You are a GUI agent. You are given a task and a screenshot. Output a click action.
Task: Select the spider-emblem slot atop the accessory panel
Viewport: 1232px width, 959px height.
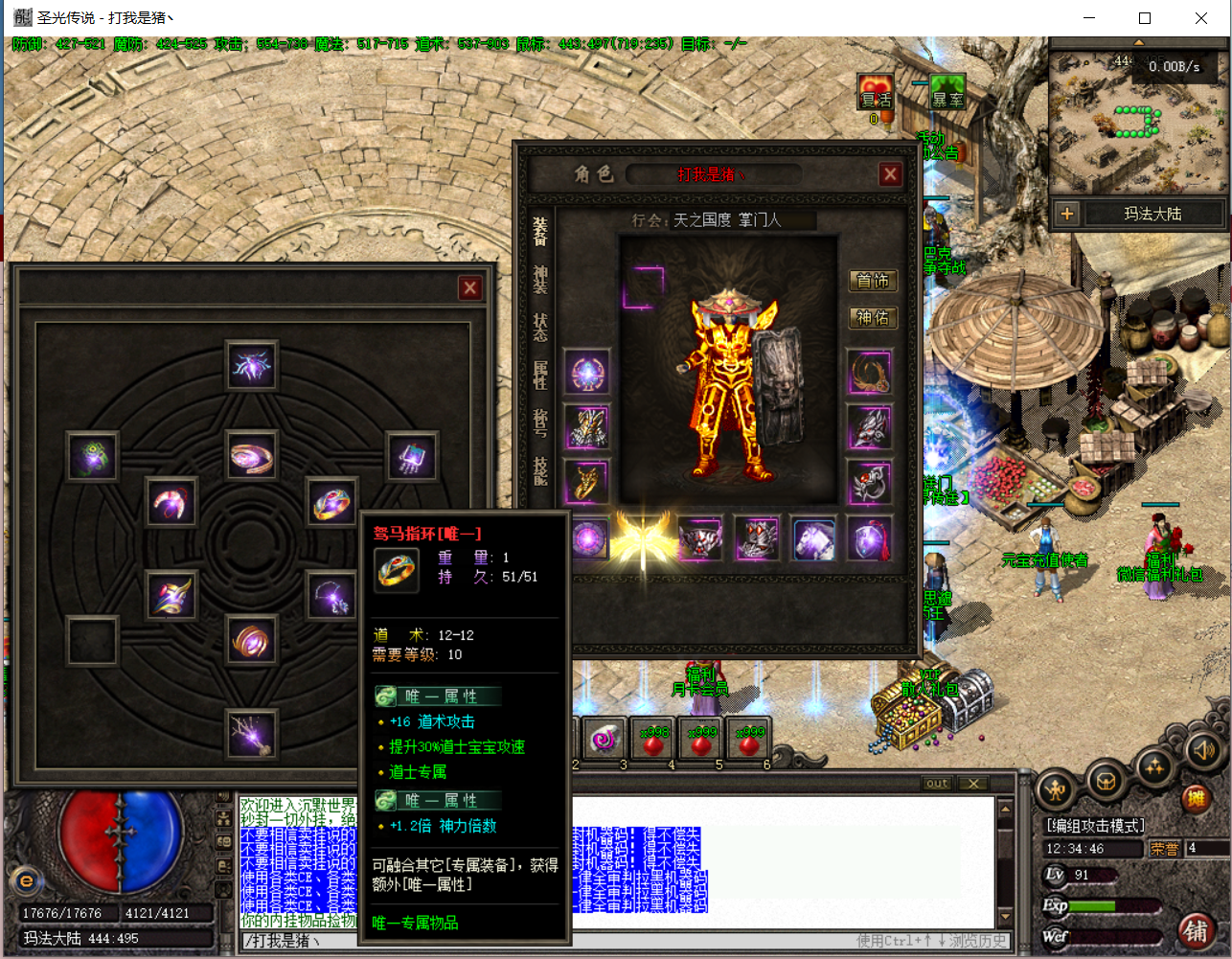pos(252,366)
